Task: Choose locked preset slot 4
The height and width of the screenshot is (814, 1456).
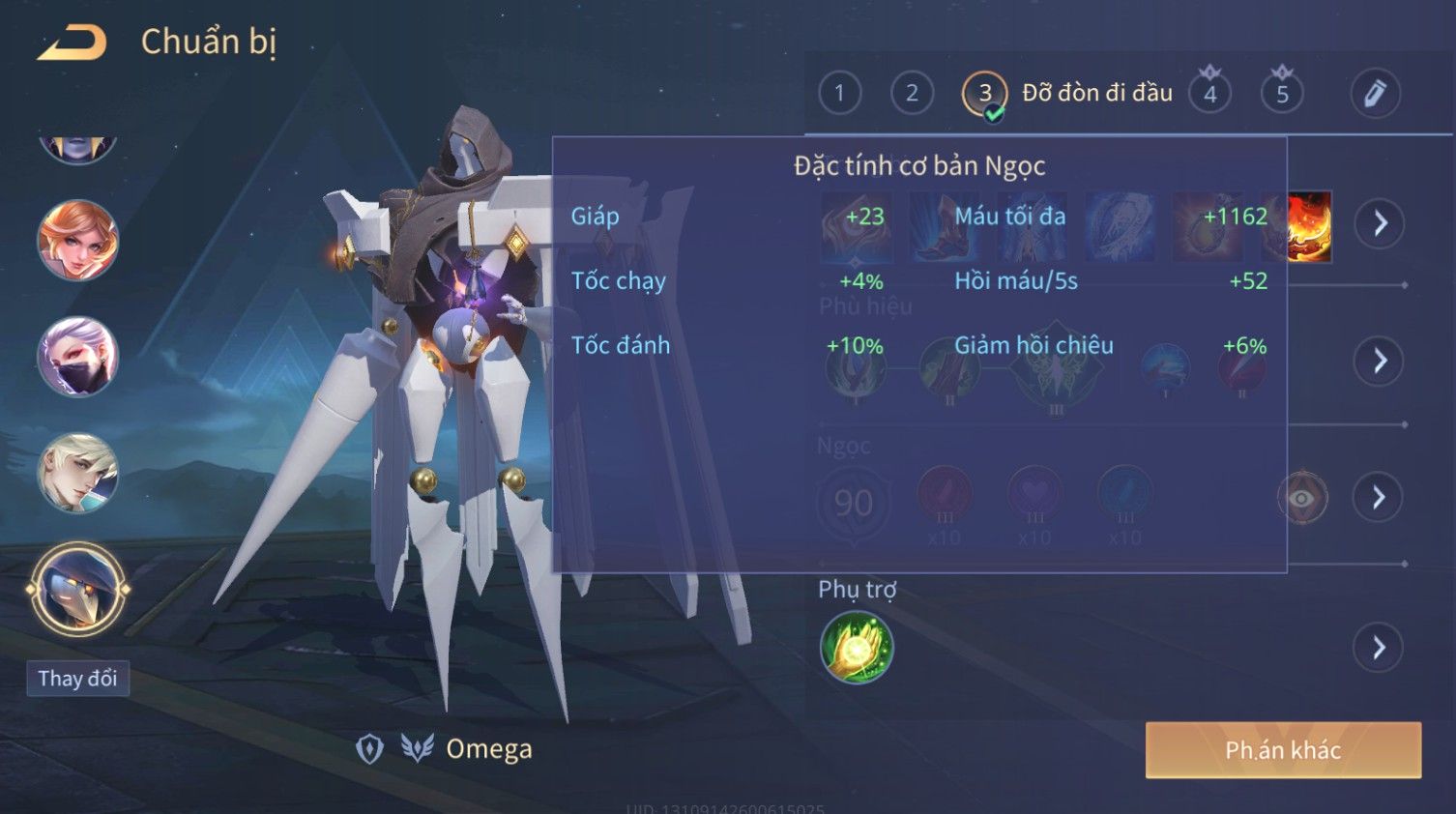Action: click(1209, 93)
